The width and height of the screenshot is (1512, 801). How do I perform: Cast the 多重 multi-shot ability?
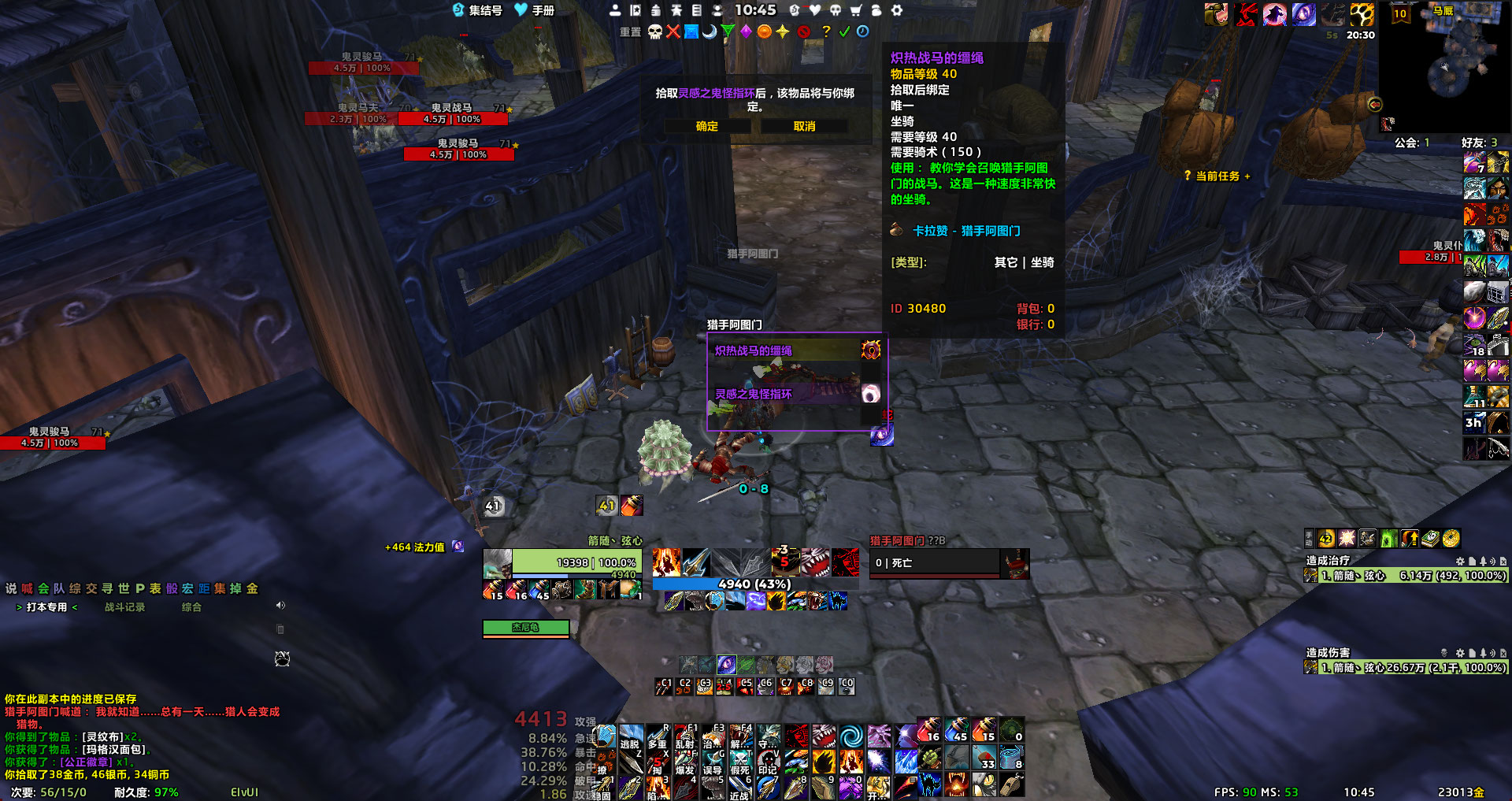click(x=657, y=736)
